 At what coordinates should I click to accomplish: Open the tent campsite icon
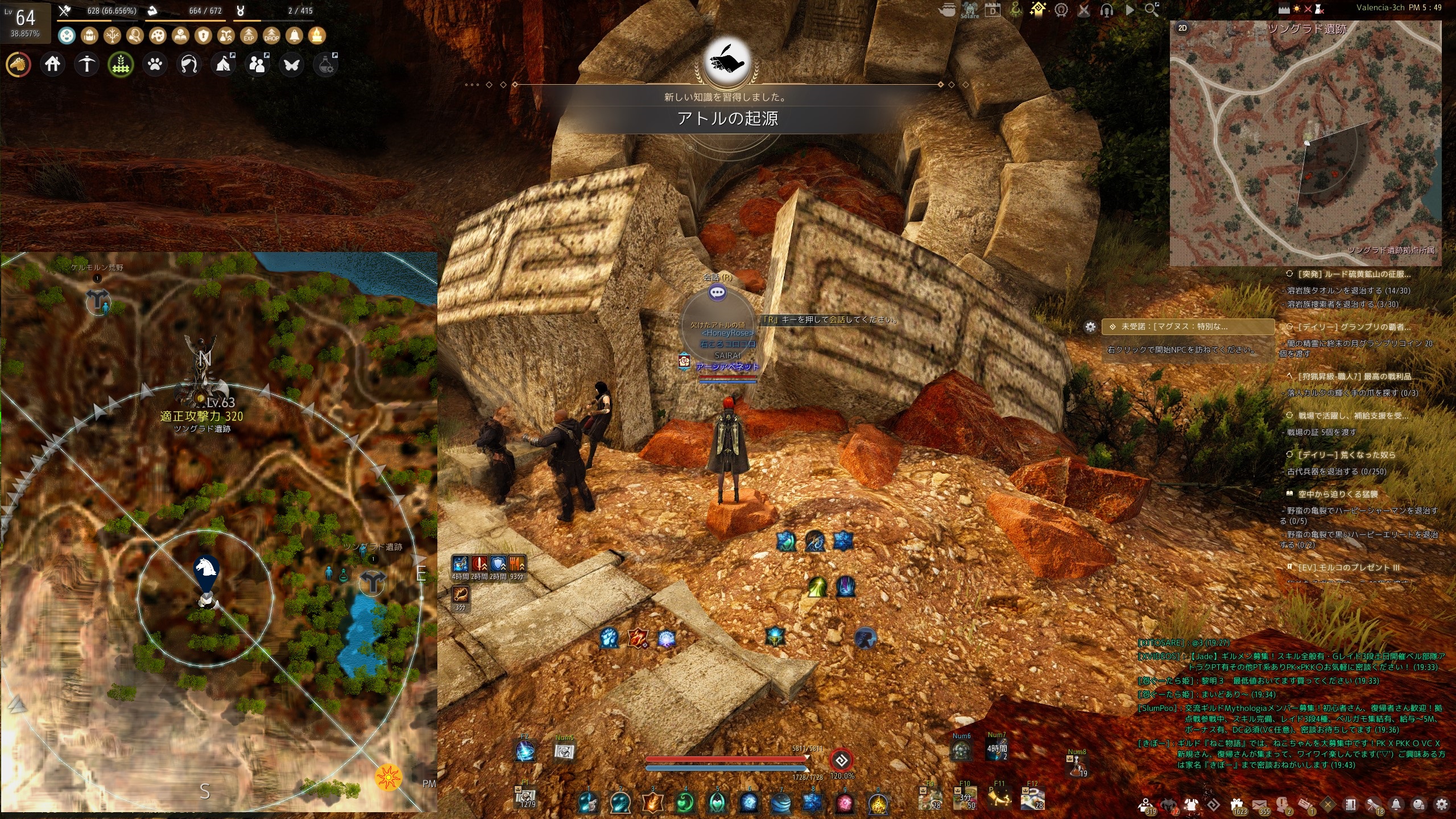224,64
